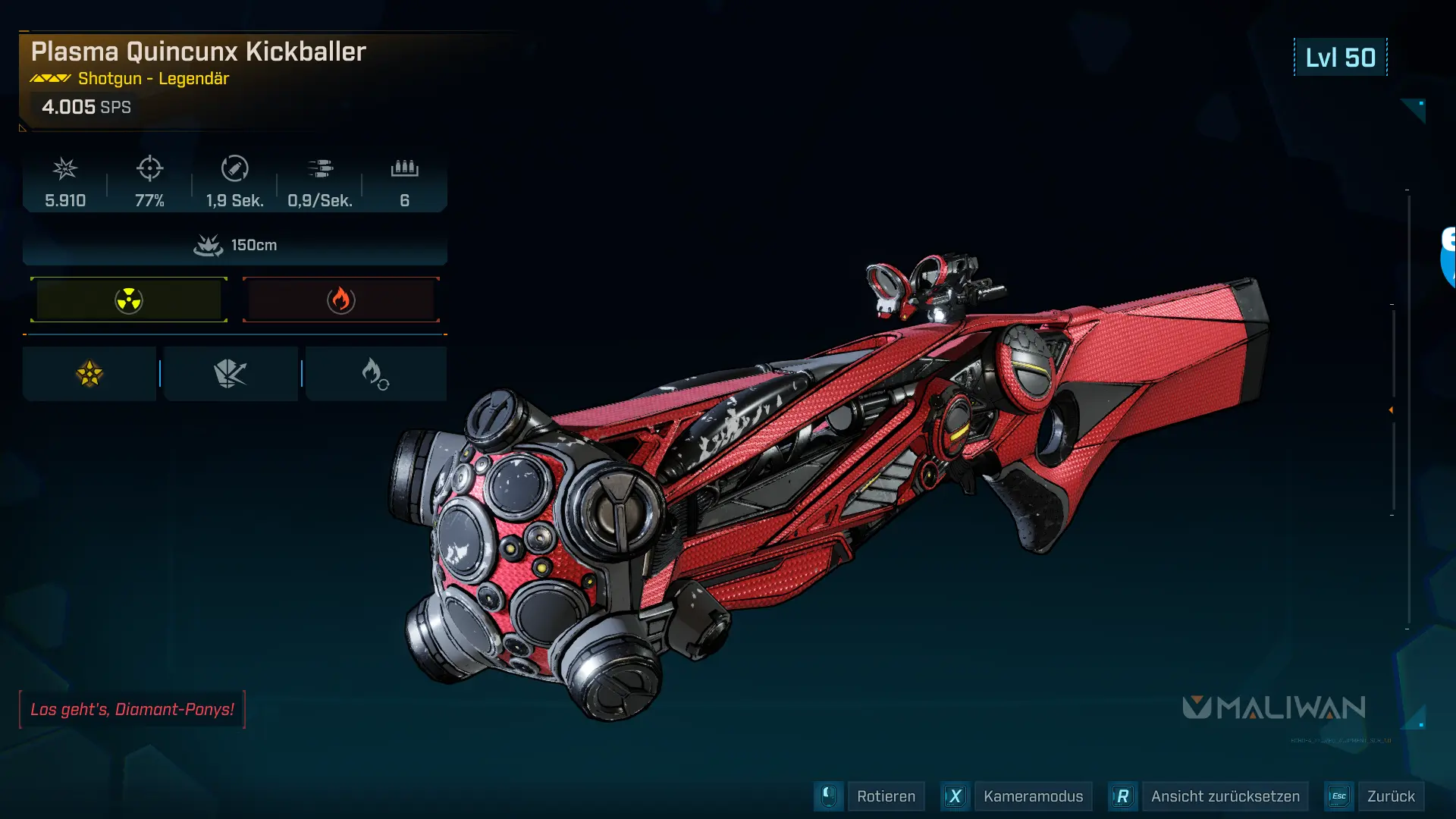The height and width of the screenshot is (819, 1456).
Task: Show the flame with cycle arrows perk
Action: (375, 374)
